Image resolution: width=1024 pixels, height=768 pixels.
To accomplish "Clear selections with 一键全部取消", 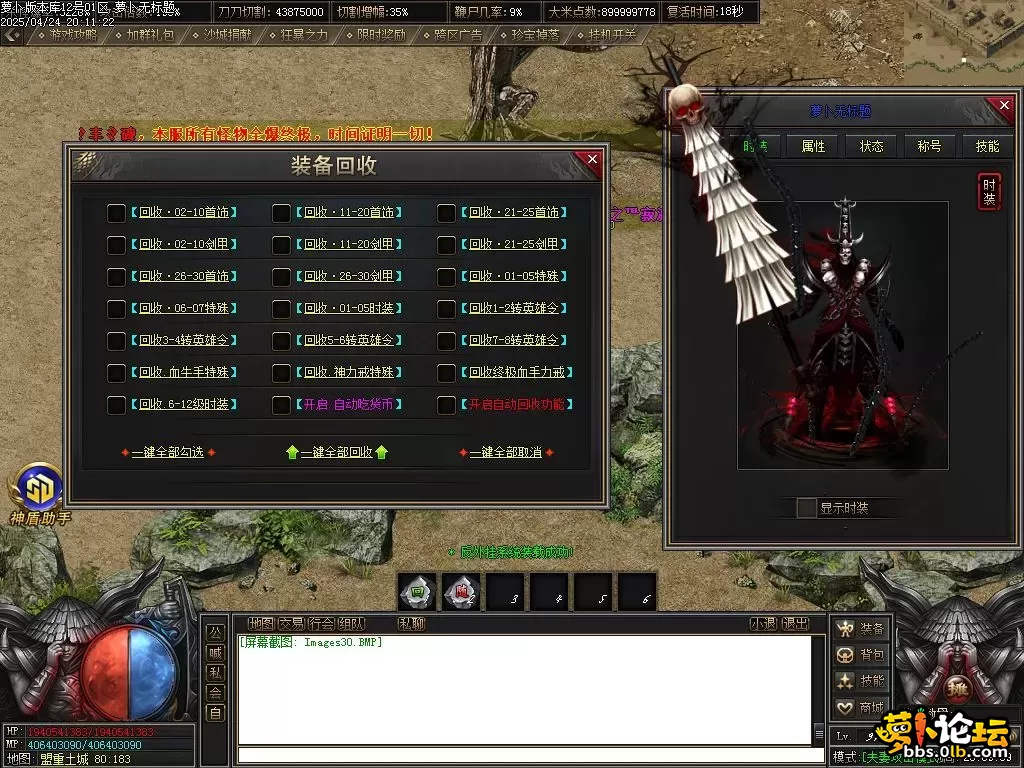I will pos(505,453).
